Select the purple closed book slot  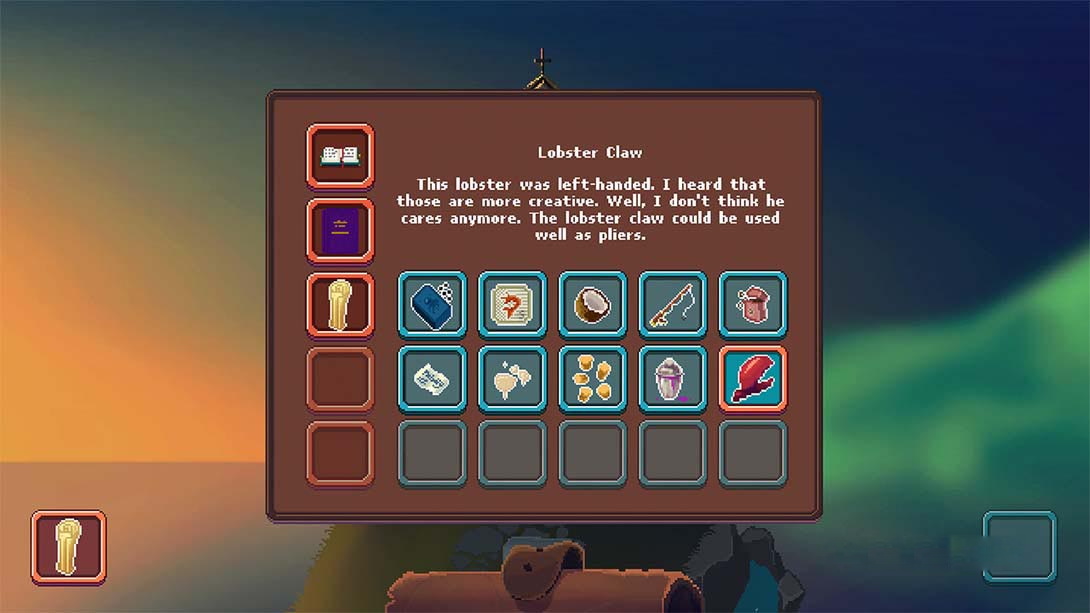click(340, 231)
